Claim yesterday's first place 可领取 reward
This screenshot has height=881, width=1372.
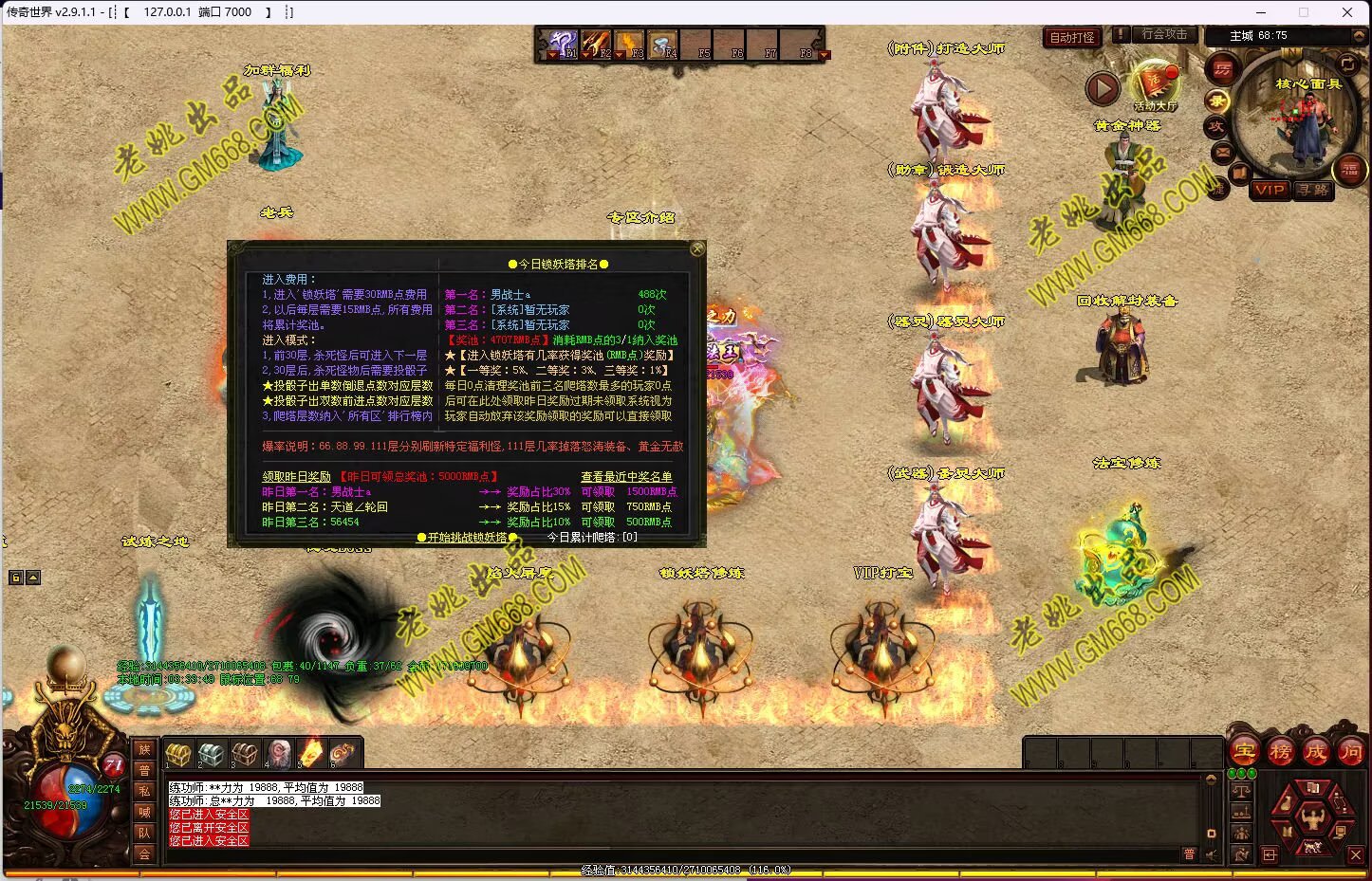tap(598, 492)
